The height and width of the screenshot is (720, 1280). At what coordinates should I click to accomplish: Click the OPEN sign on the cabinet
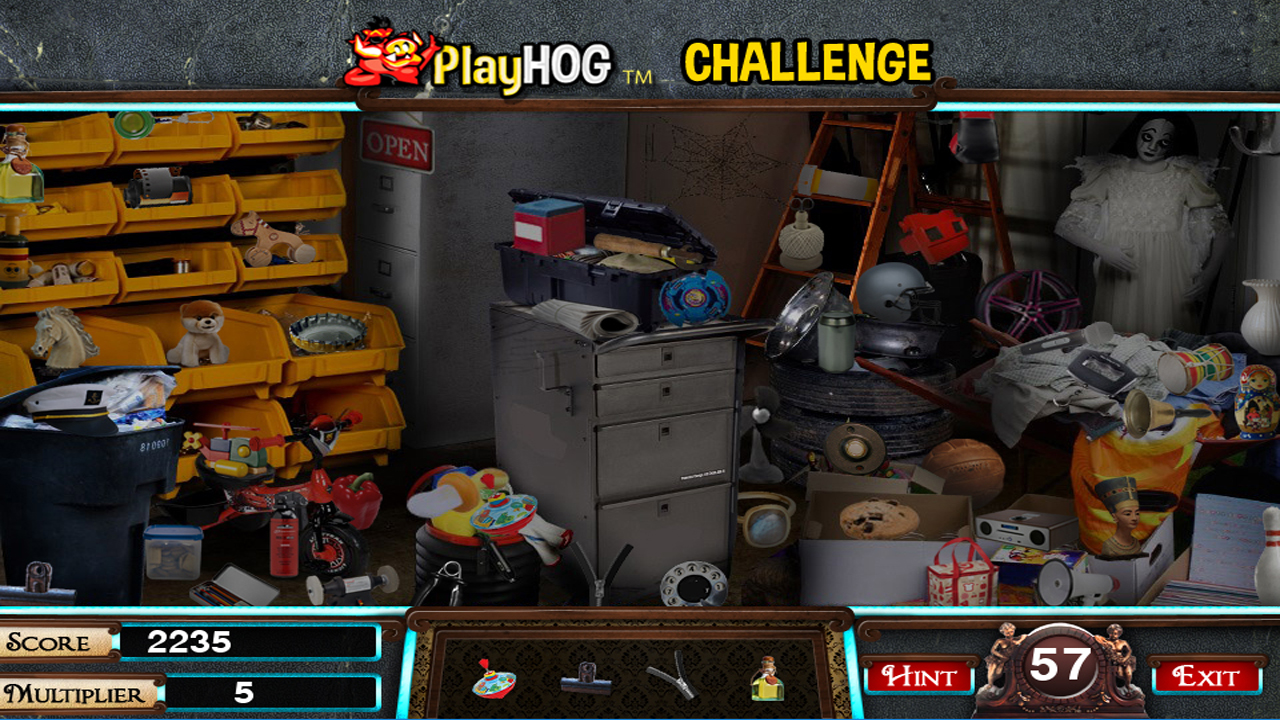coord(398,145)
